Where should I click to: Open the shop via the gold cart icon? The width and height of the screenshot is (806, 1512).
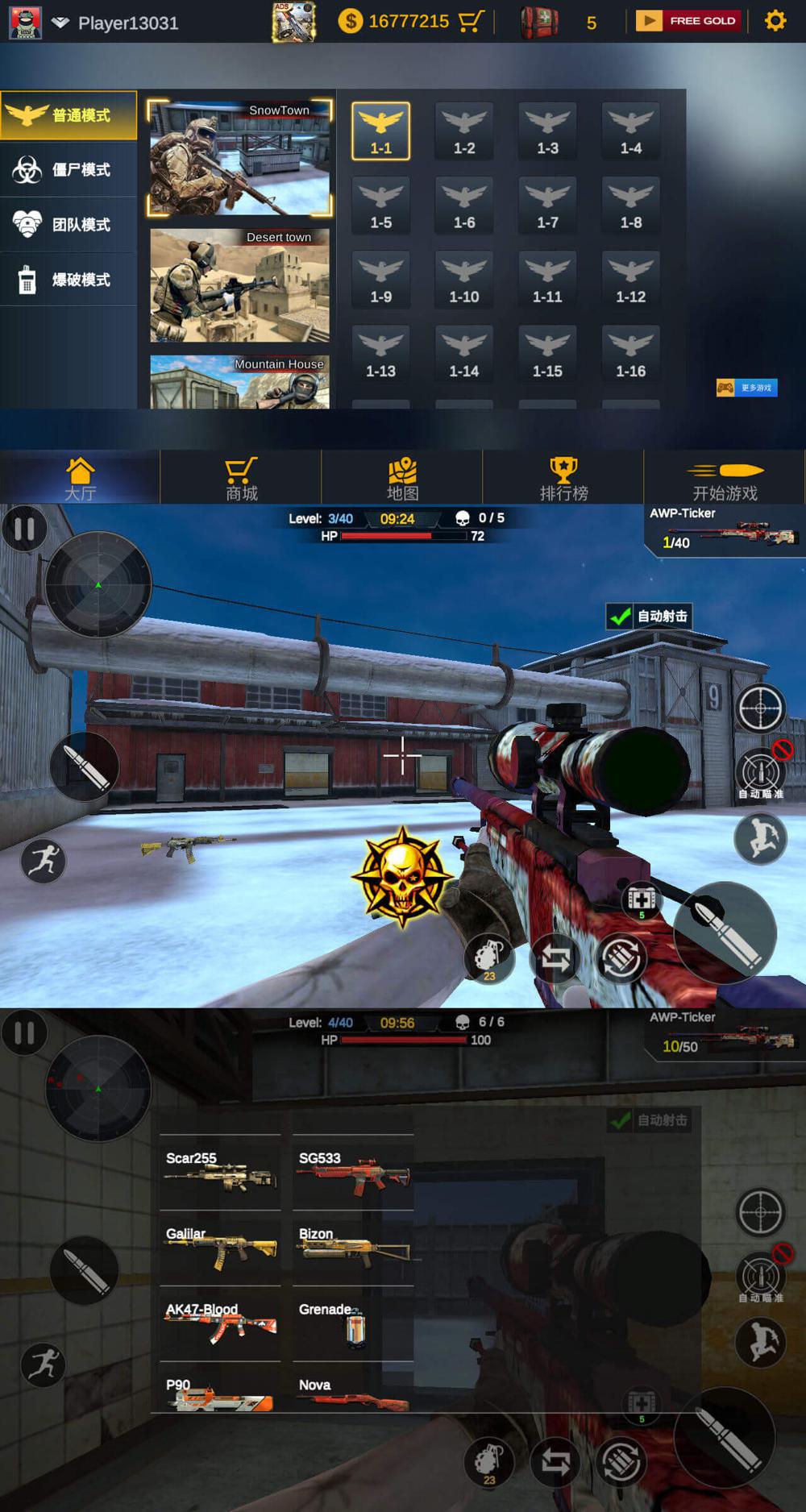(x=471, y=21)
